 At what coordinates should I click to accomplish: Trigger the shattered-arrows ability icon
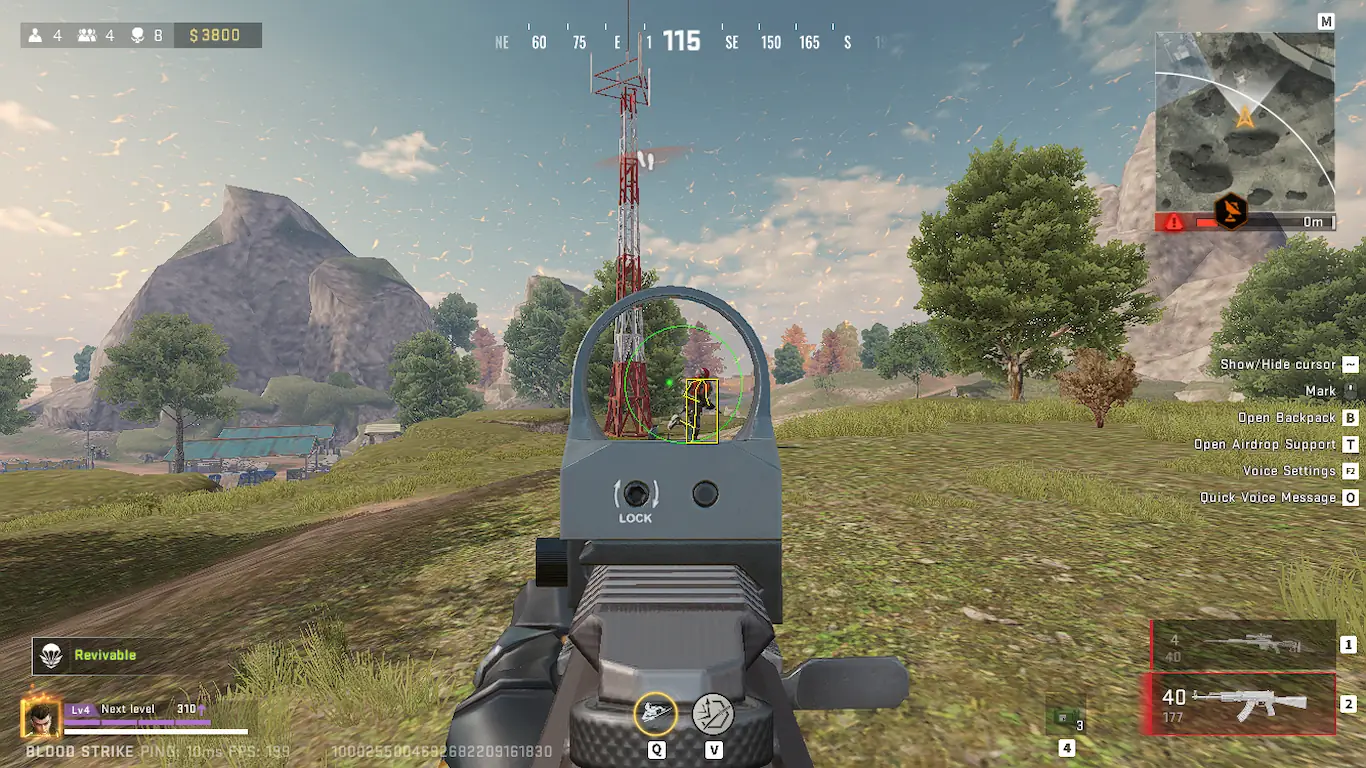pos(713,714)
